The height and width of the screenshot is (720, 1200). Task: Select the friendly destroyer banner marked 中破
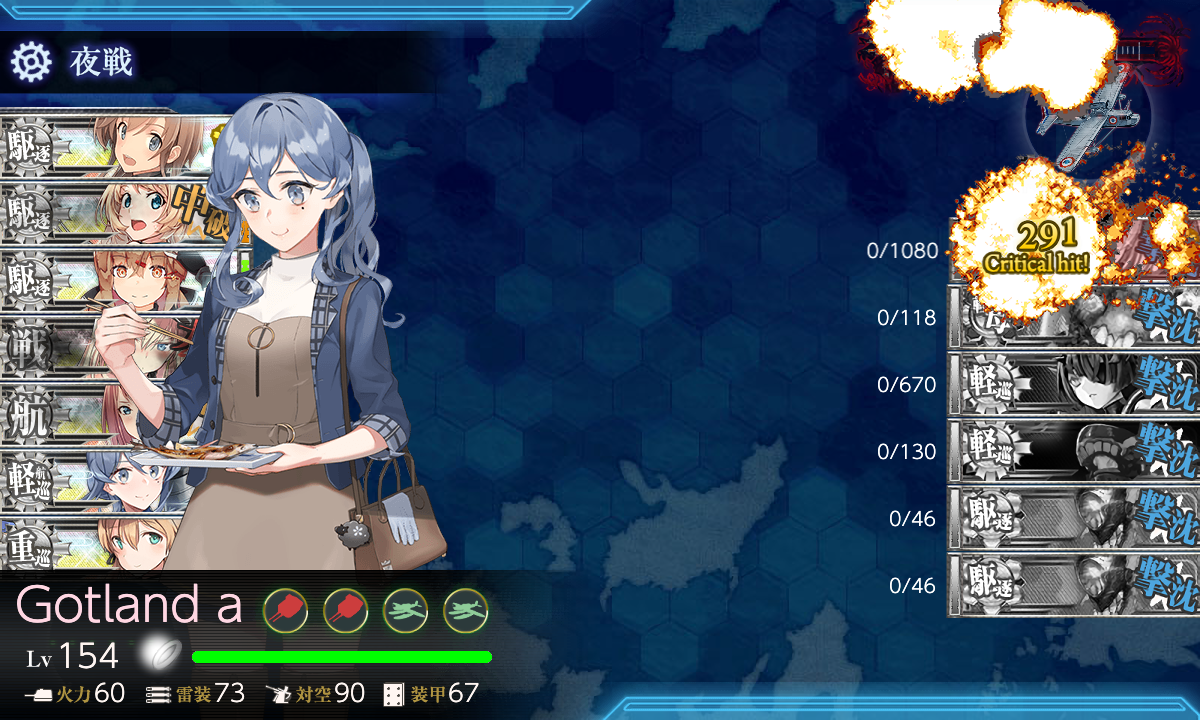(110, 212)
